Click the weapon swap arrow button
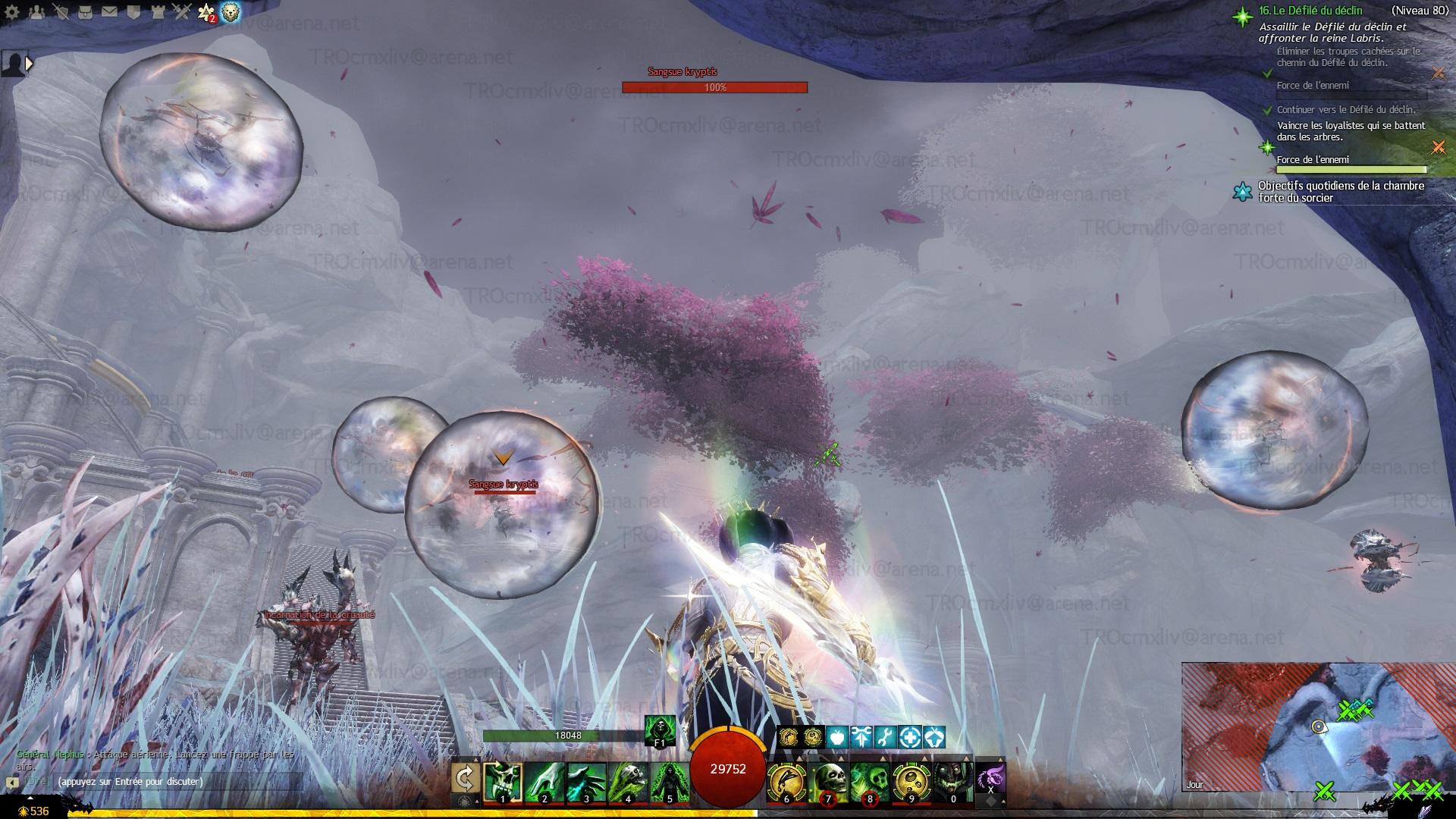 (x=465, y=778)
